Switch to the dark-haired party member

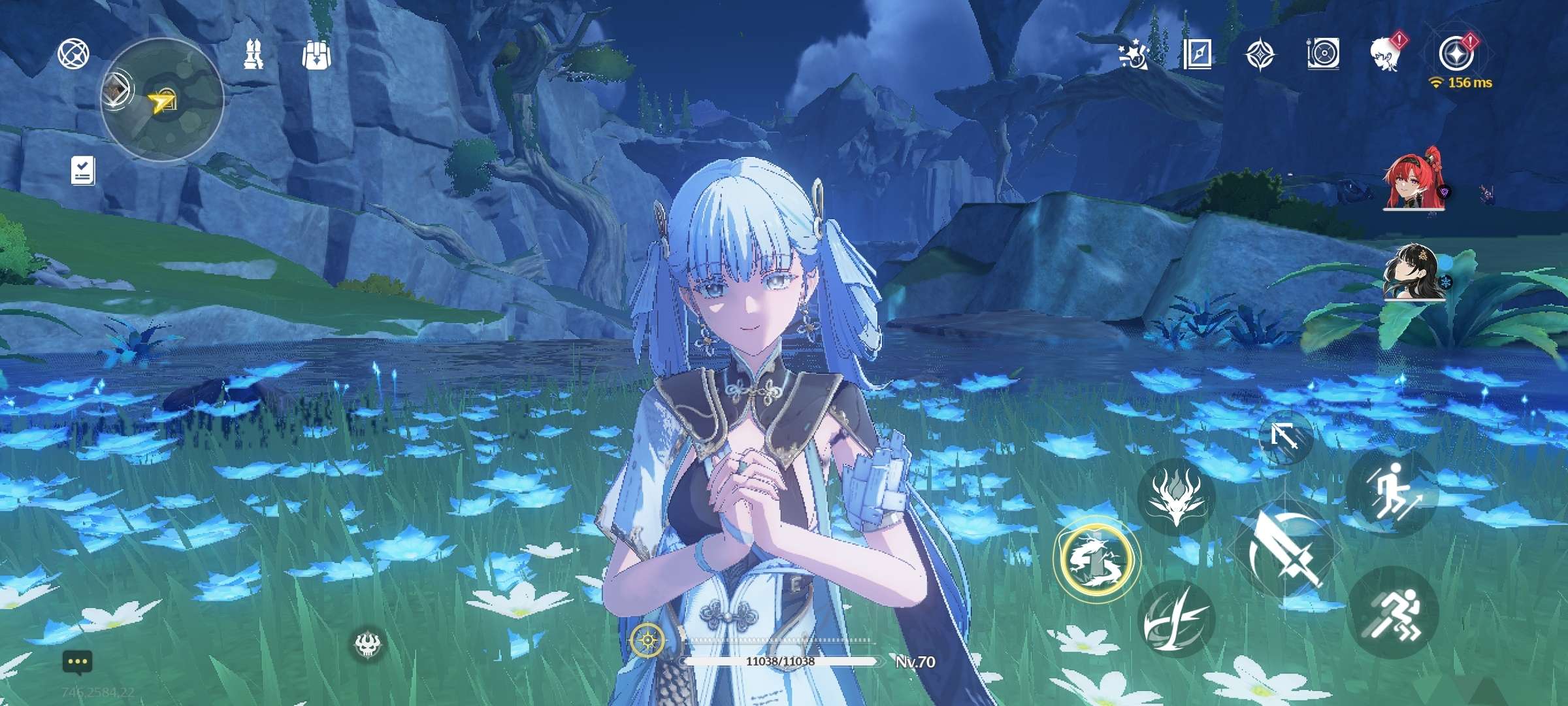pos(1414,272)
